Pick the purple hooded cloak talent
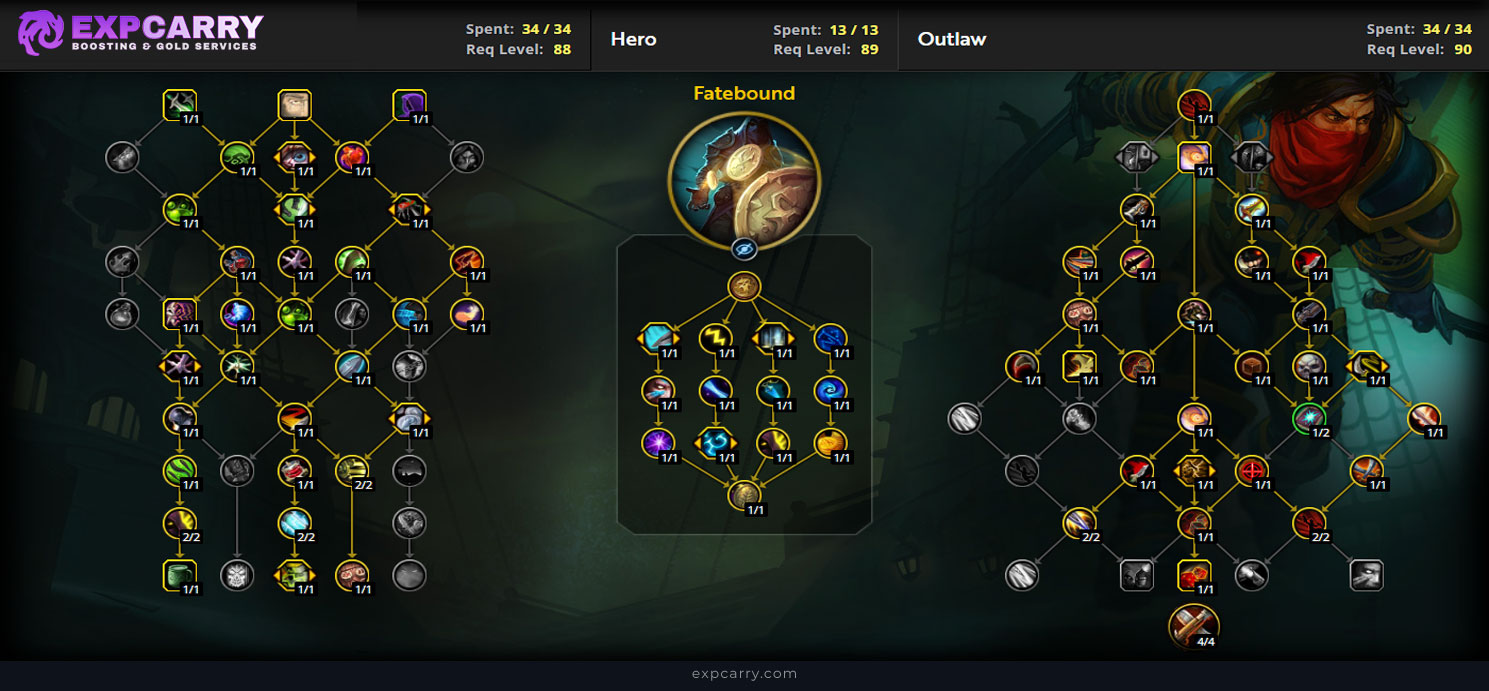The image size is (1489, 691). [x=410, y=105]
